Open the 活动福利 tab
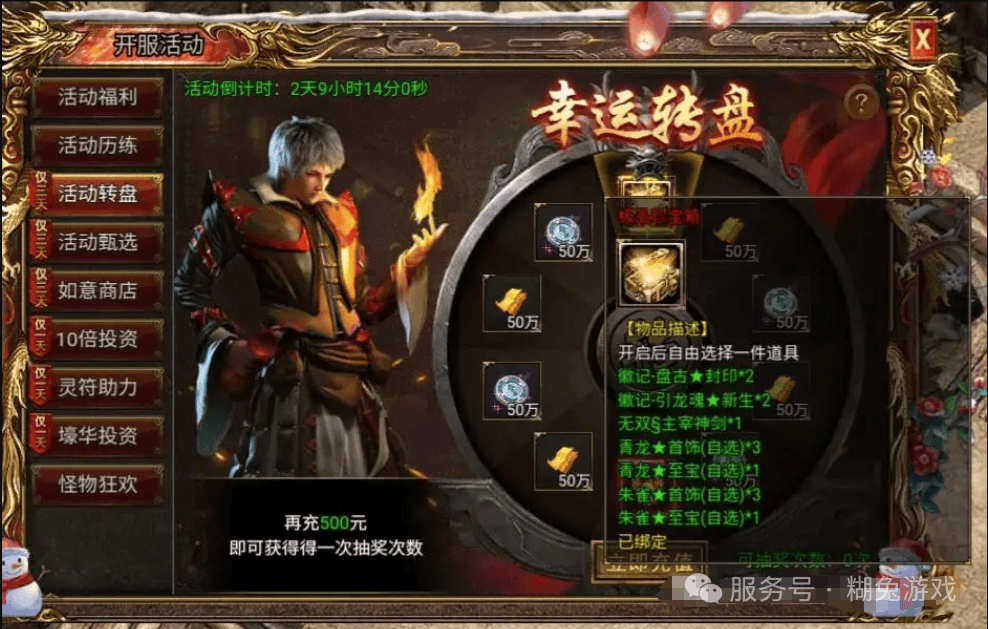 pos(97,98)
